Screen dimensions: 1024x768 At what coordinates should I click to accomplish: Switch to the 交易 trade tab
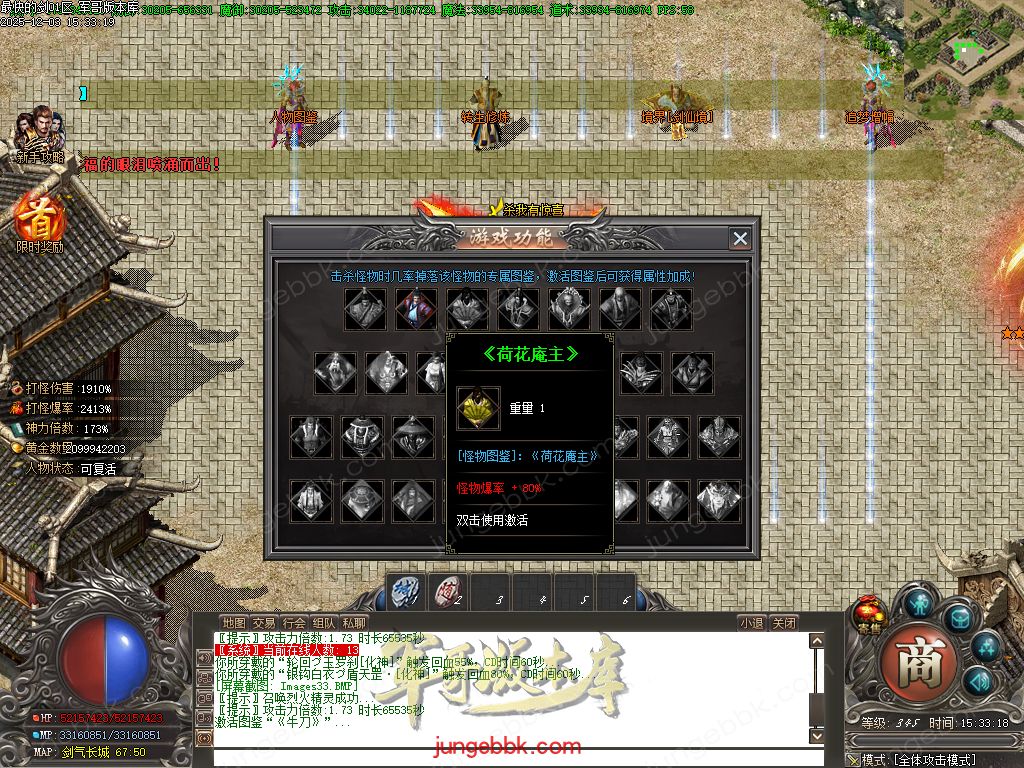pyautogui.click(x=263, y=622)
